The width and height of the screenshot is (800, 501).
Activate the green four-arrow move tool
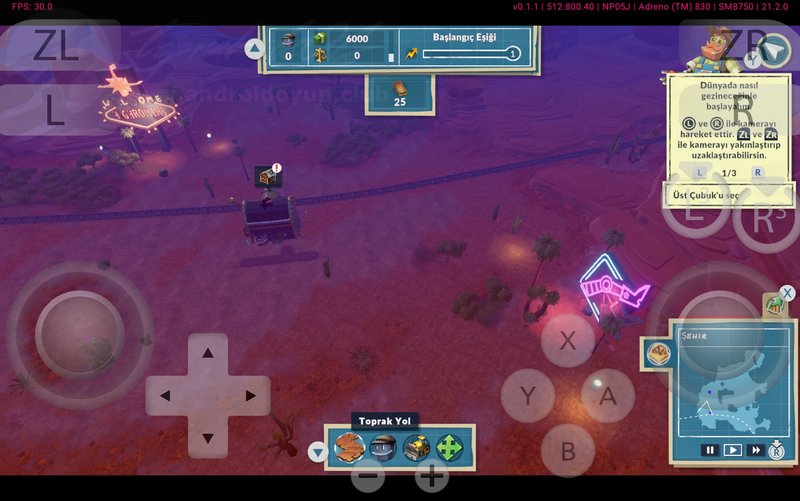(x=450, y=448)
